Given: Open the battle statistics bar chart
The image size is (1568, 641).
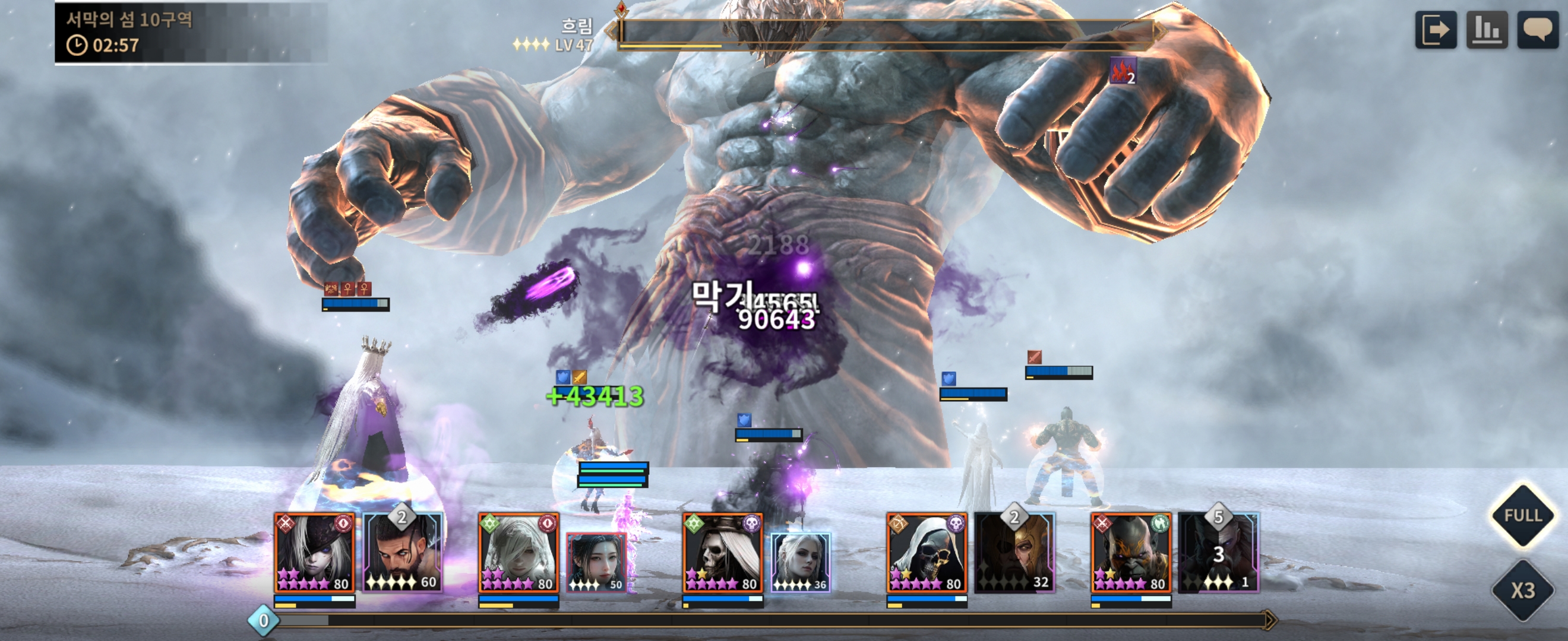Looking at the screenshot, I should pyautogui.click(x=1487, y=29).
